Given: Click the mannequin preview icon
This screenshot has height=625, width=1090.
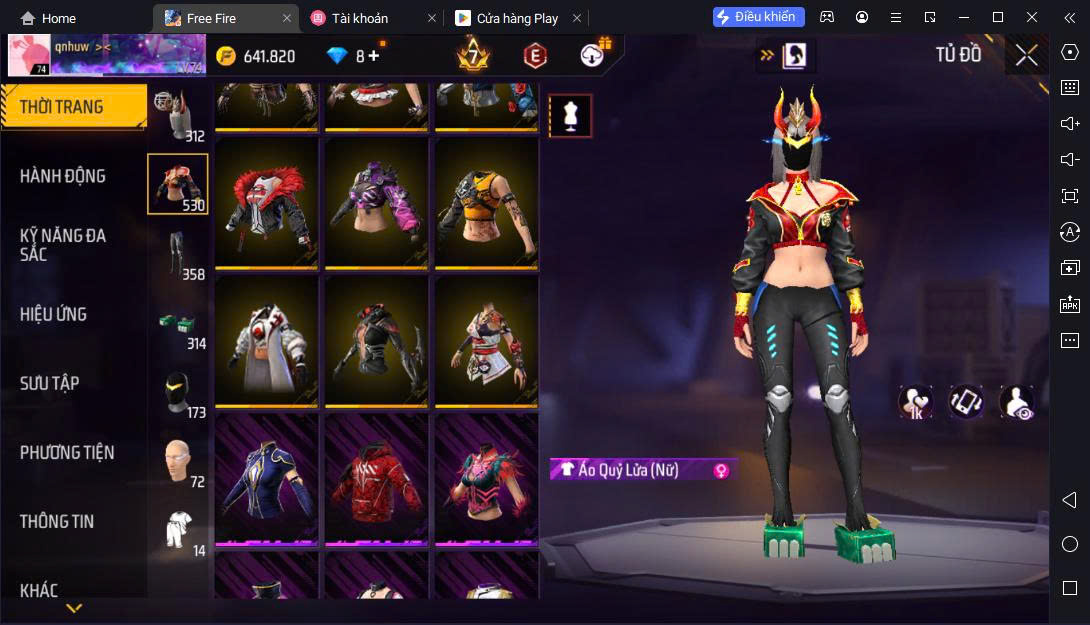Looking at the screenshot, I should click(x=570, y=116).
